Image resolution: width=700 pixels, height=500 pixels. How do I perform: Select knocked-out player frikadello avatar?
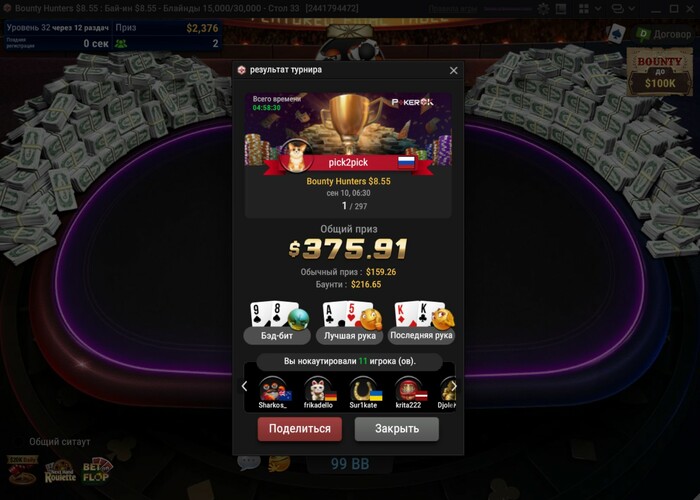[x=316, y=388]
